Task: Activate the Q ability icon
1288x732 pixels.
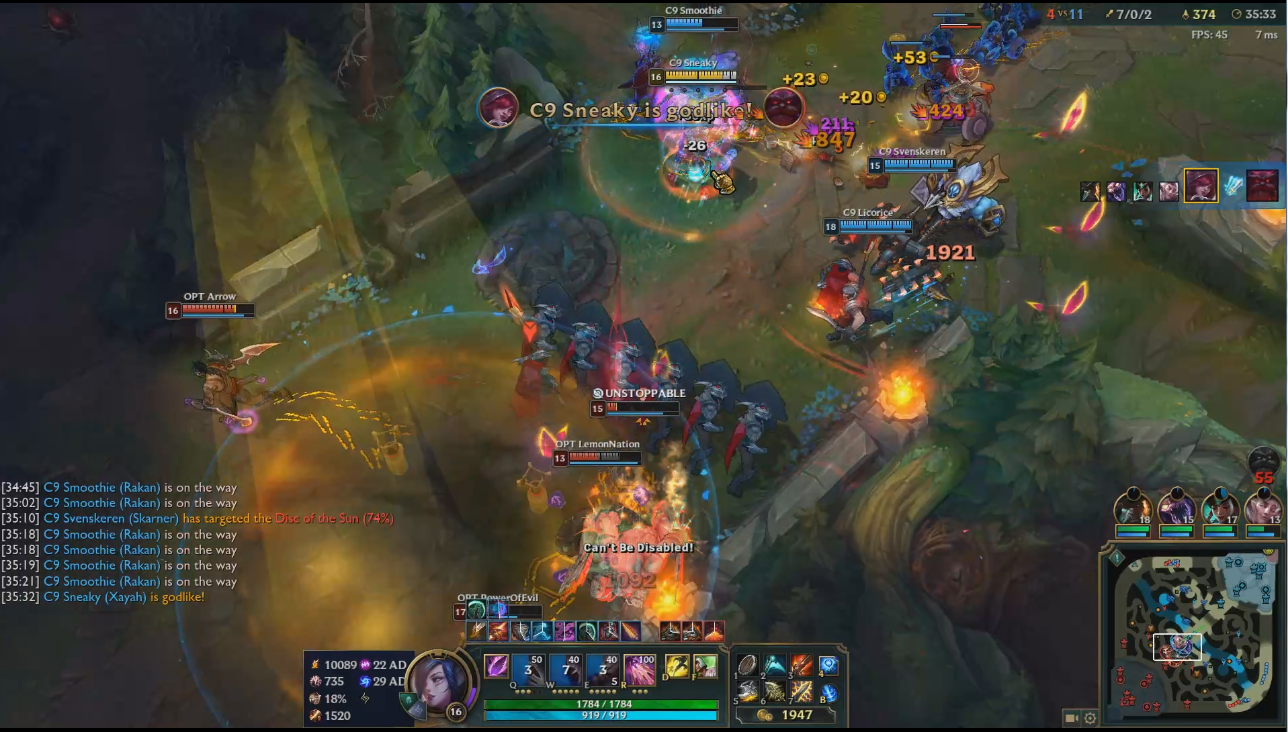Action: pos(528,669)
